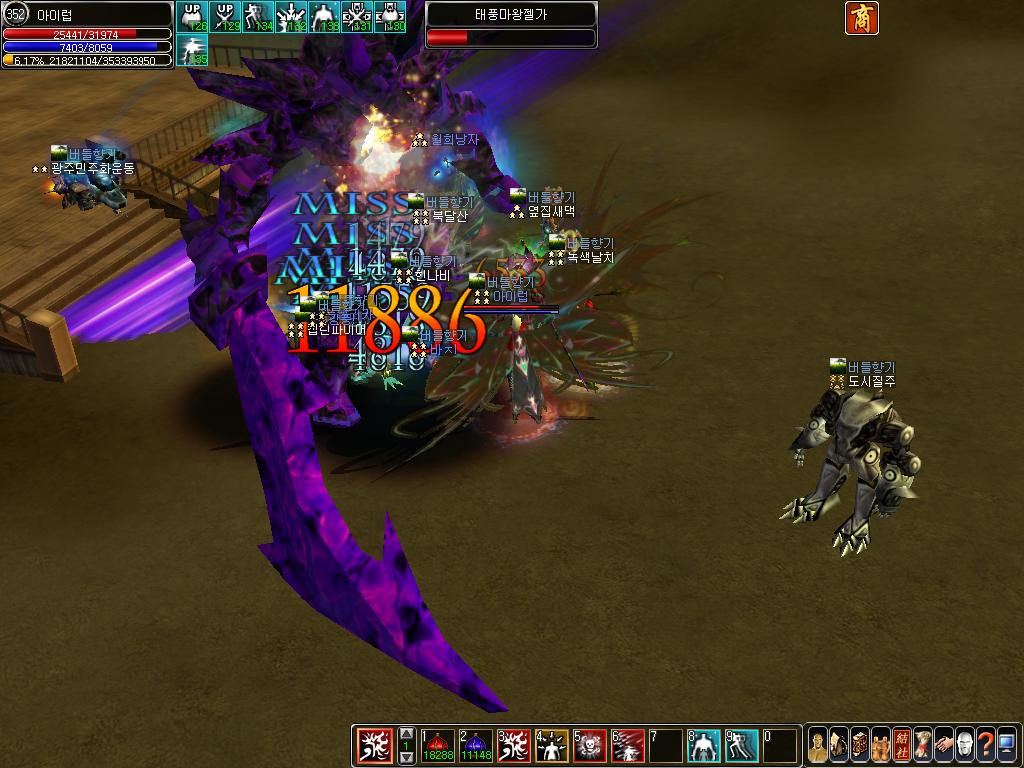Use the blue potion in slot 2
The height and width of the screenshot is (768, 1024).
tap(477, 746)
